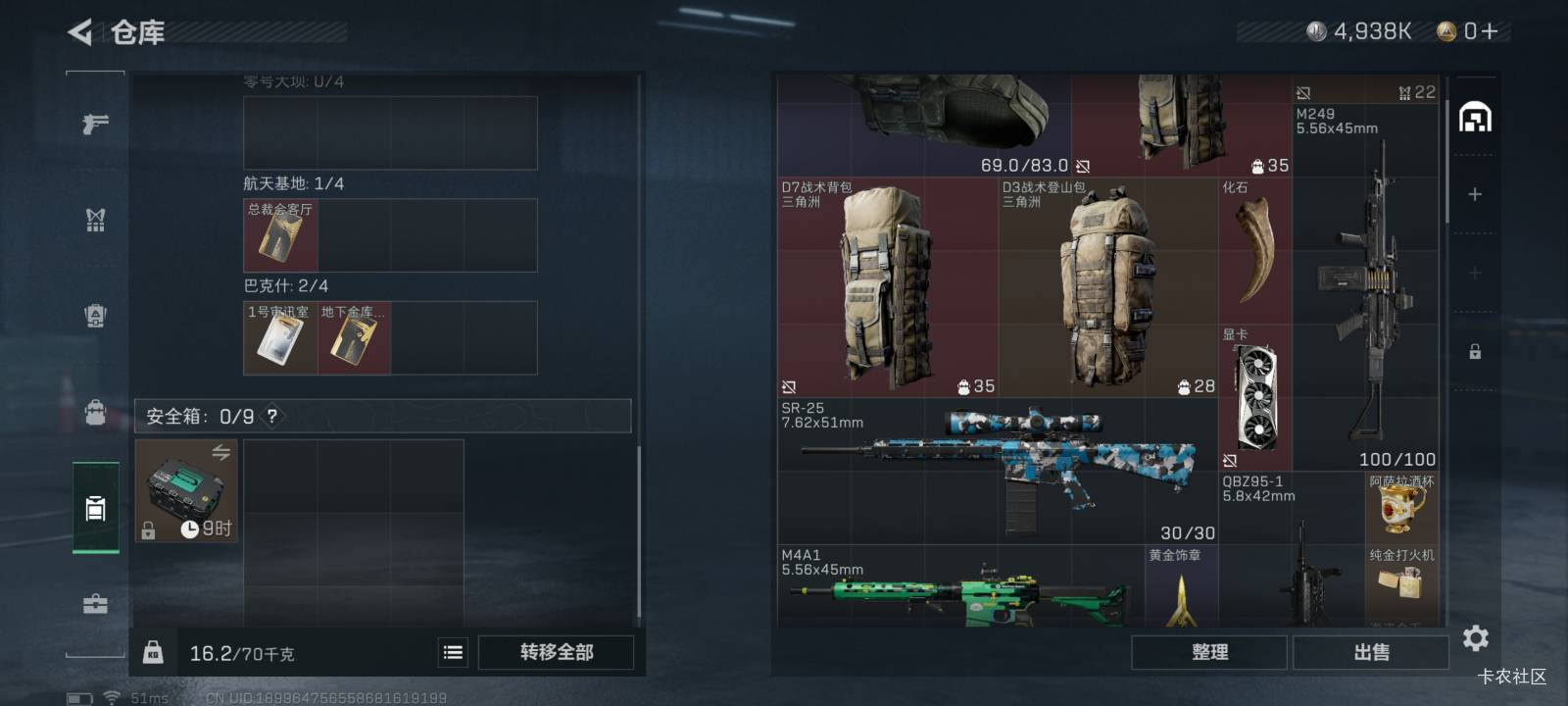The height and width of the screenshot is (706, 1568).
Task: Open the settings gear icon
Action: pos(1476,639)
